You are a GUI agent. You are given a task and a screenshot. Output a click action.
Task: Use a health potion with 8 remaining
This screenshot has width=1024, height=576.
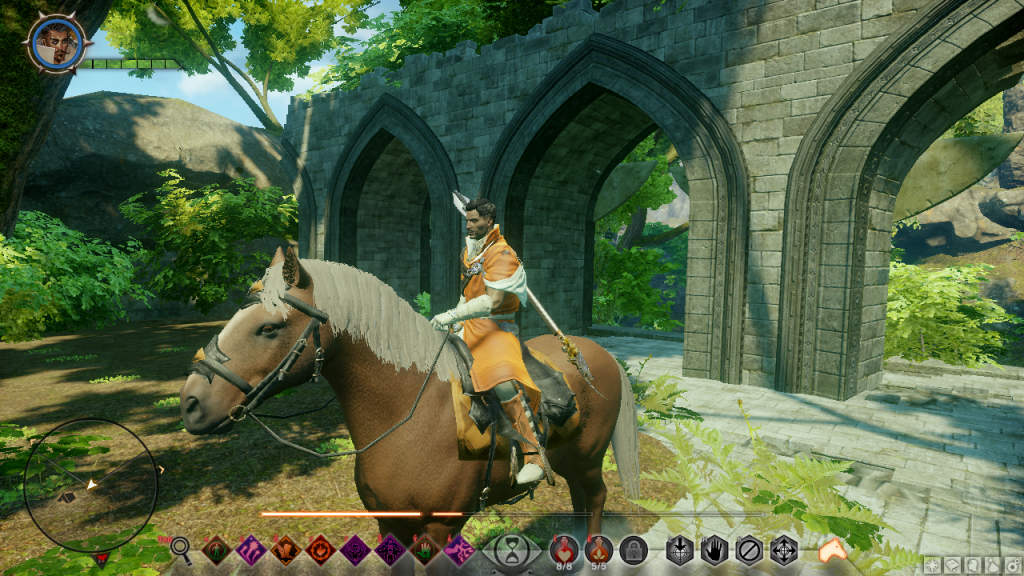tap(564, 549)
